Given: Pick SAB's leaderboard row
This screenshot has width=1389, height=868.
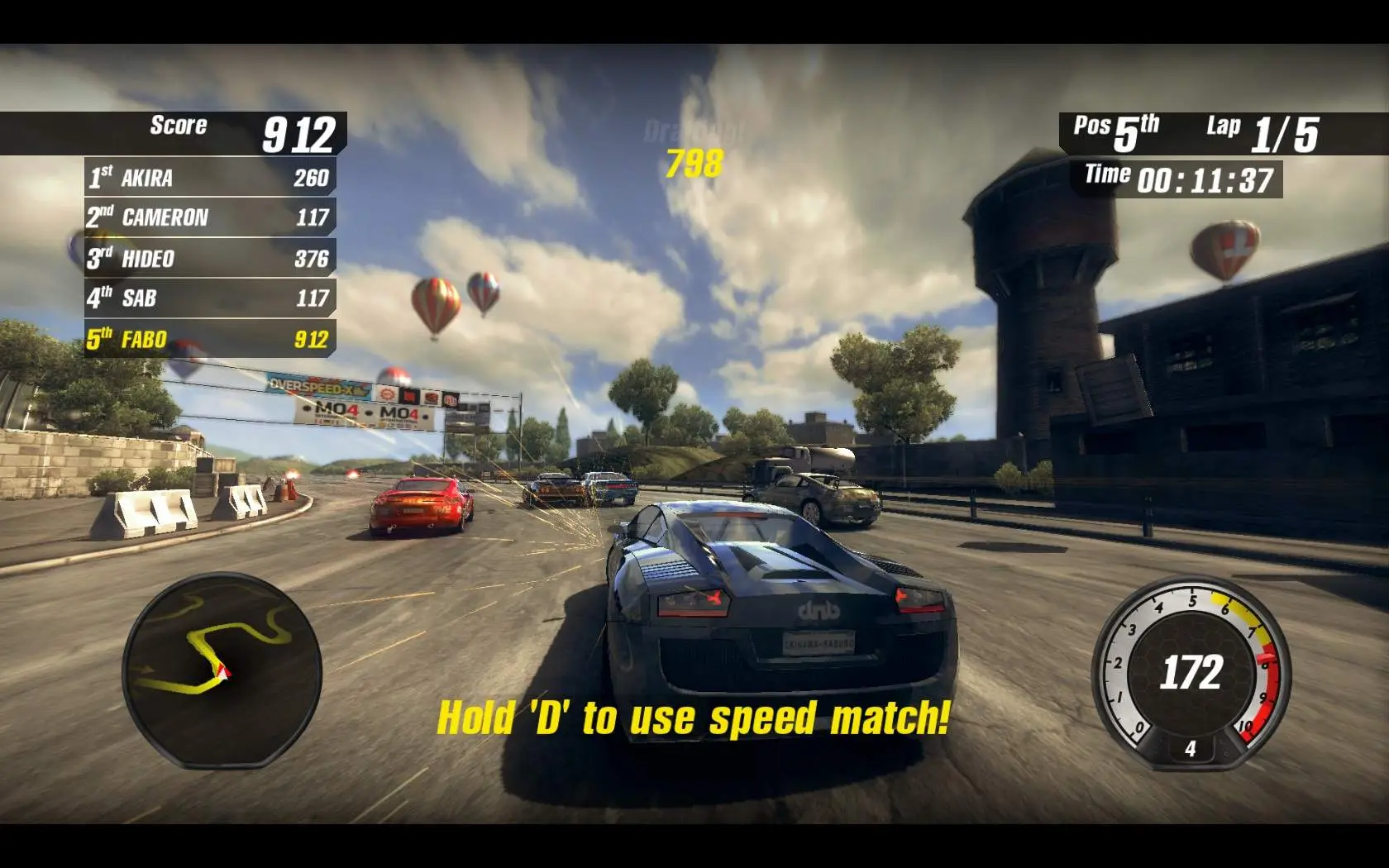Looking at the screenshot, I should coord(210,298).
